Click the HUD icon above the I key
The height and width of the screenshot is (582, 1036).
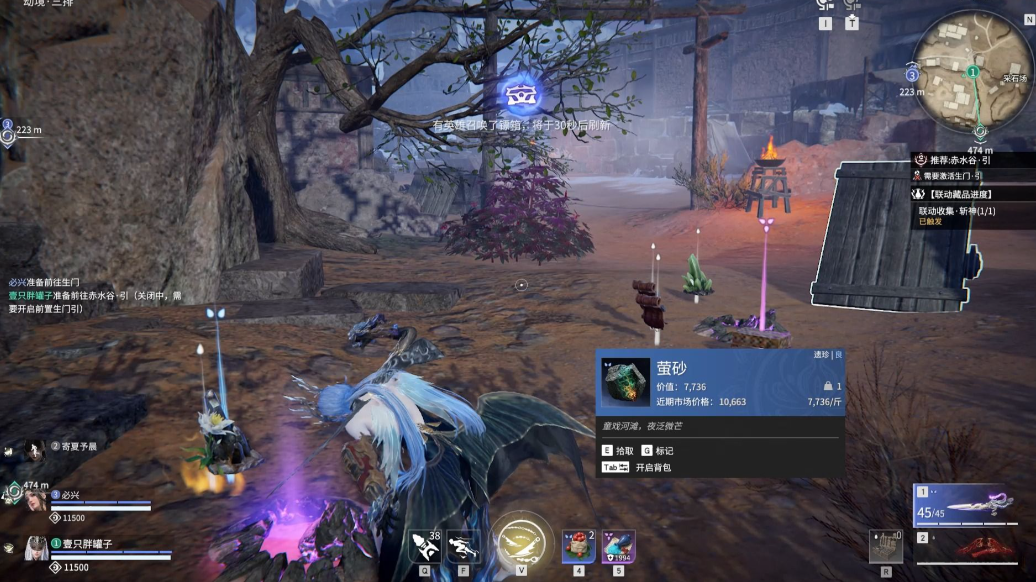pos(825,8)
